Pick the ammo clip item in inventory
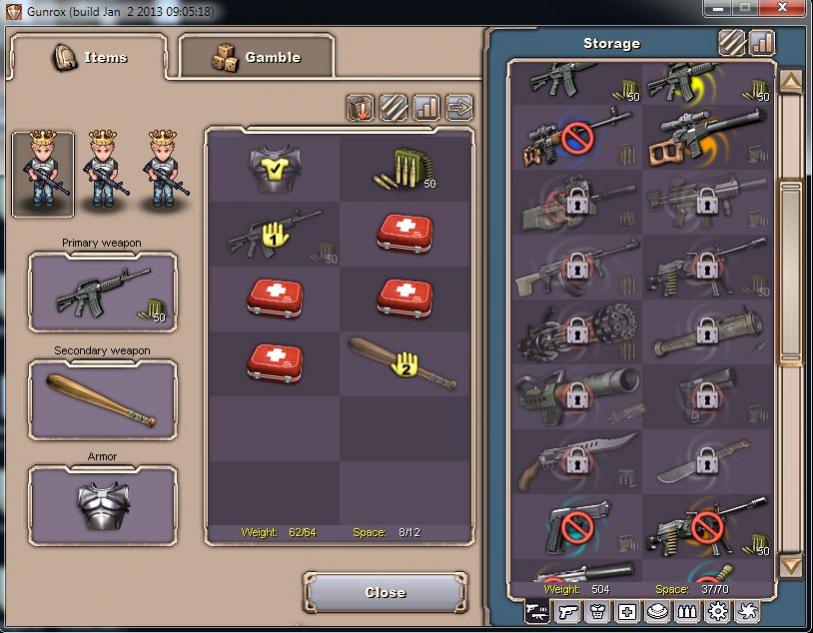This screenshot has height=633, width=813. click(x=404, y=169)
